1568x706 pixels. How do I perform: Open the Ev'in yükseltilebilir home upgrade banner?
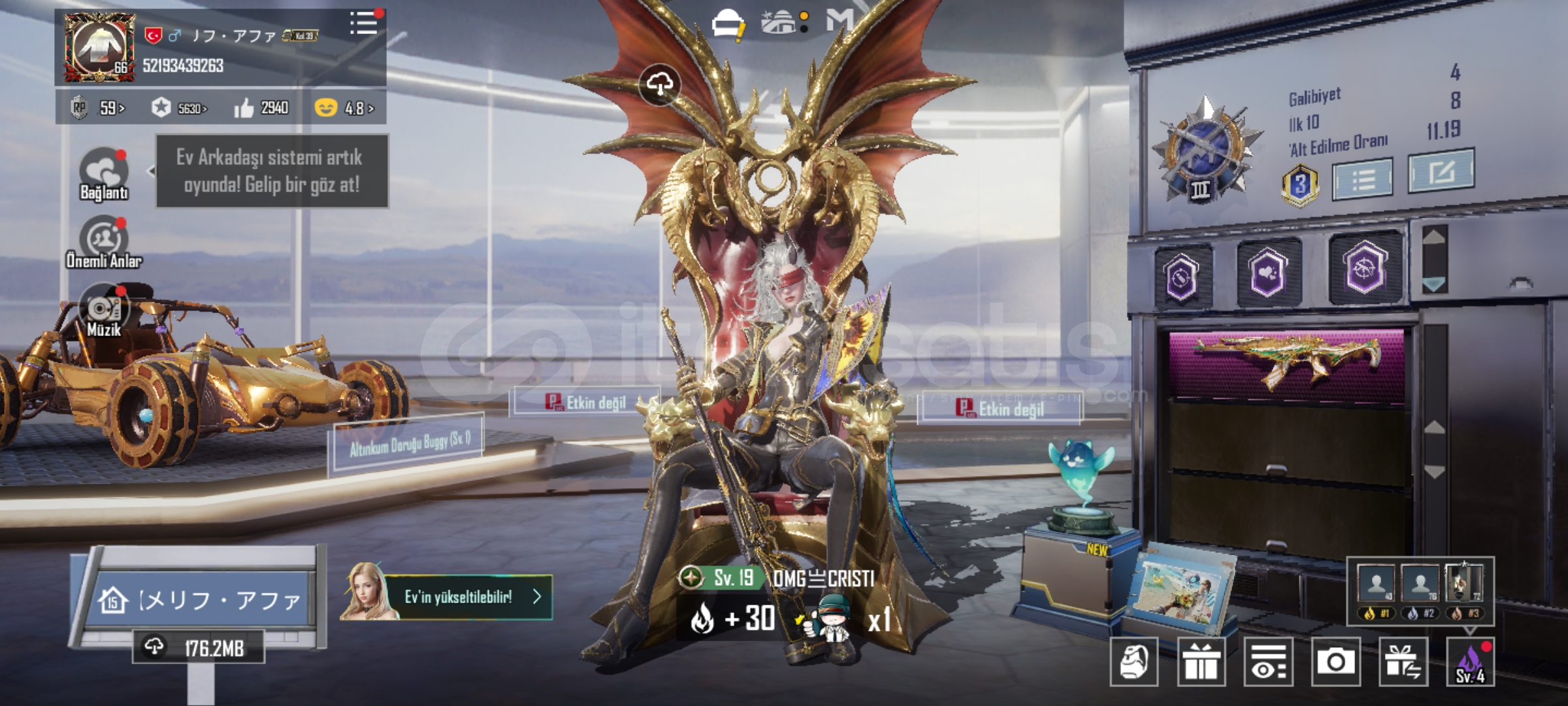[457, 597]
